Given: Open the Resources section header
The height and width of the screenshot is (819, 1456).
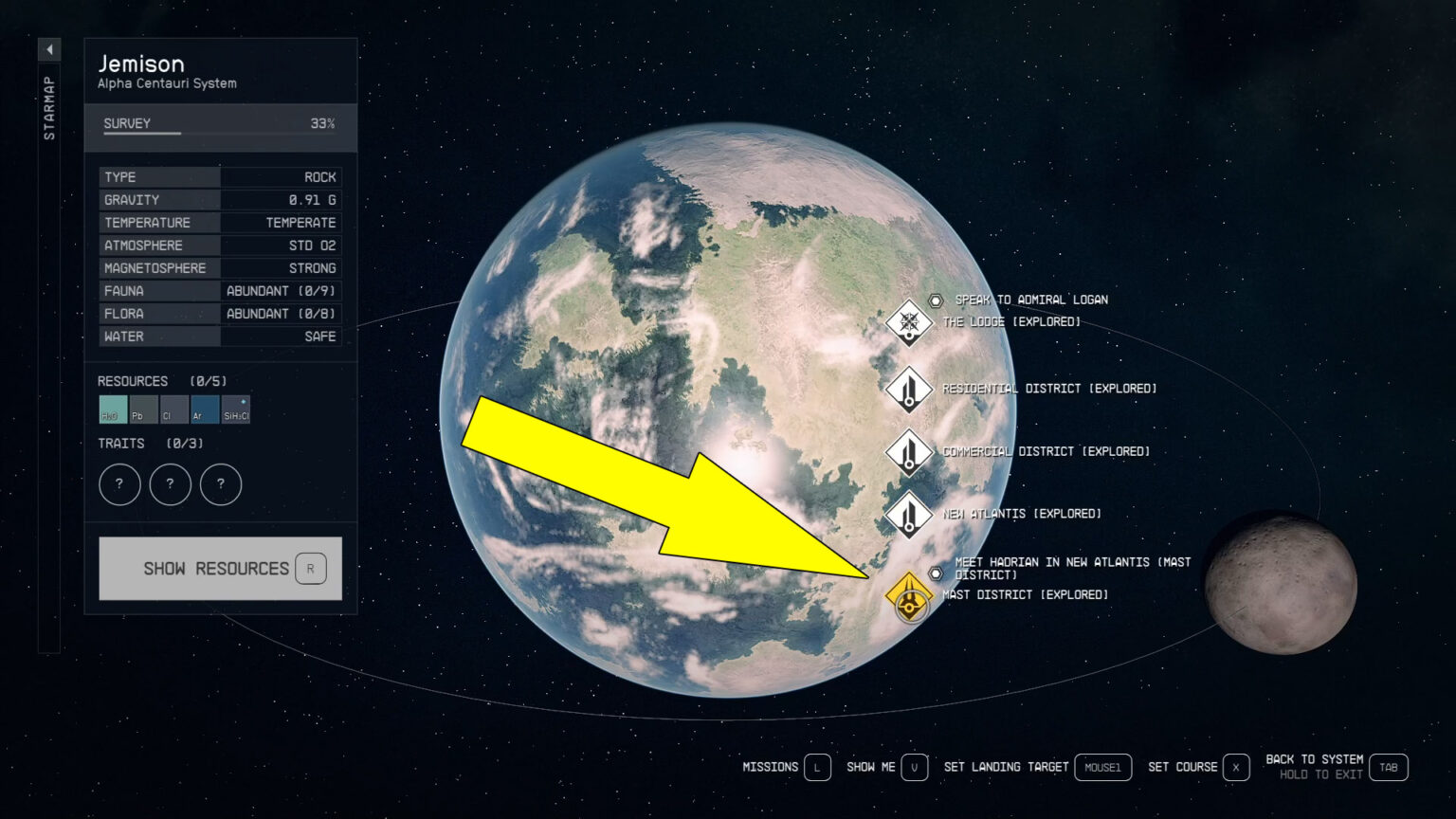Looking at the screenshot, I should (134, 380).
